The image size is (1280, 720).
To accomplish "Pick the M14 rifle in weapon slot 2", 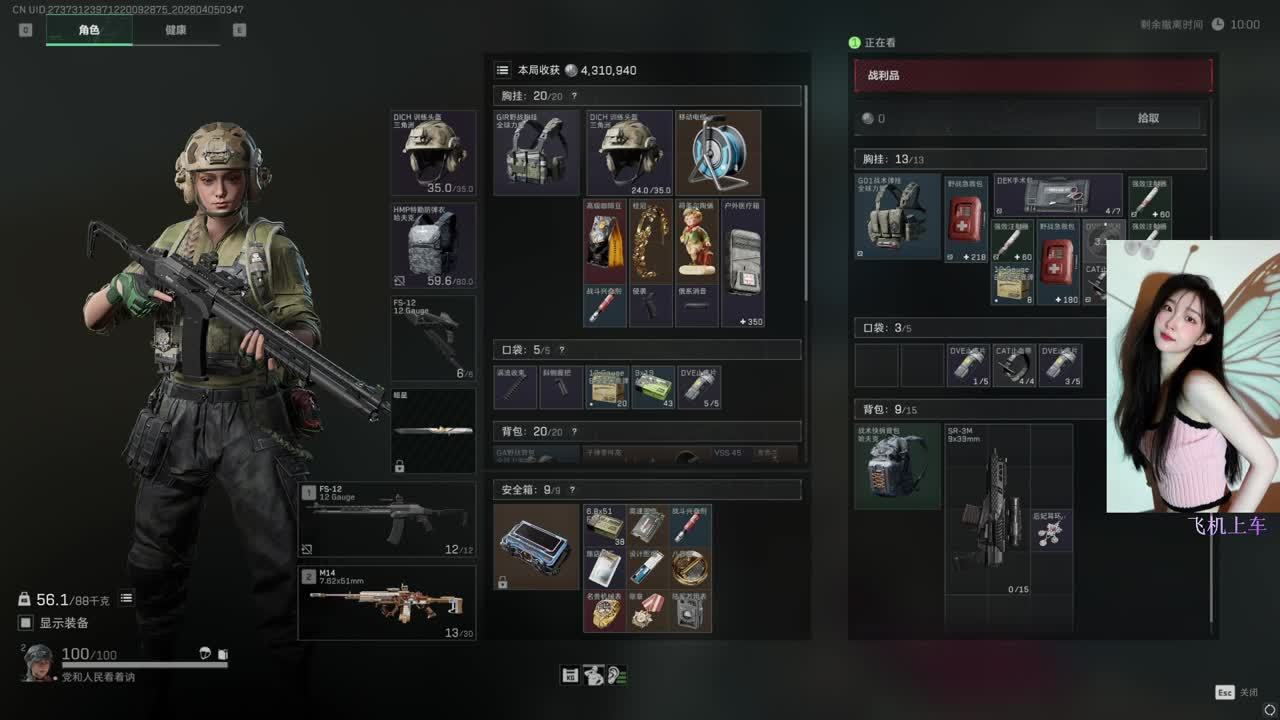I will tap(387, 603).
